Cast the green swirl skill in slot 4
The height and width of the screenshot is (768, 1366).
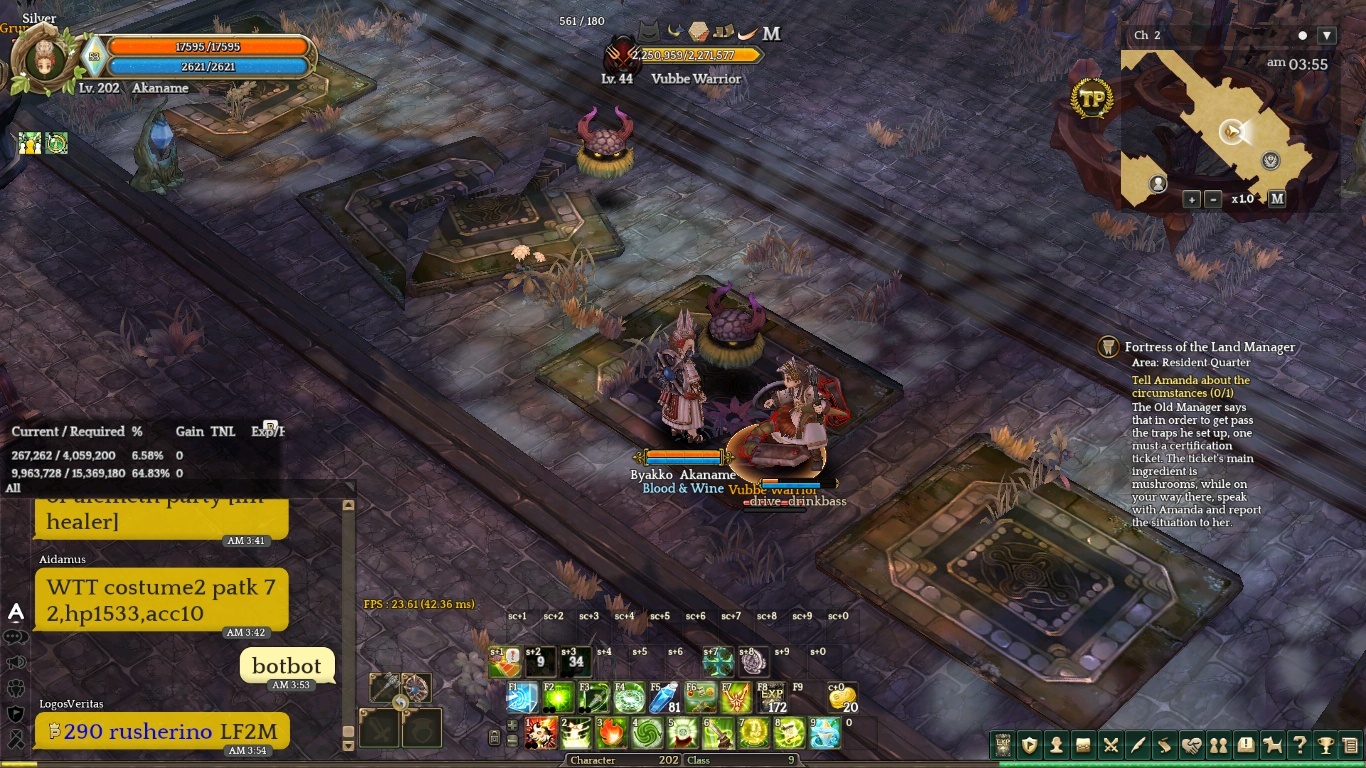[x=646, y=733]
